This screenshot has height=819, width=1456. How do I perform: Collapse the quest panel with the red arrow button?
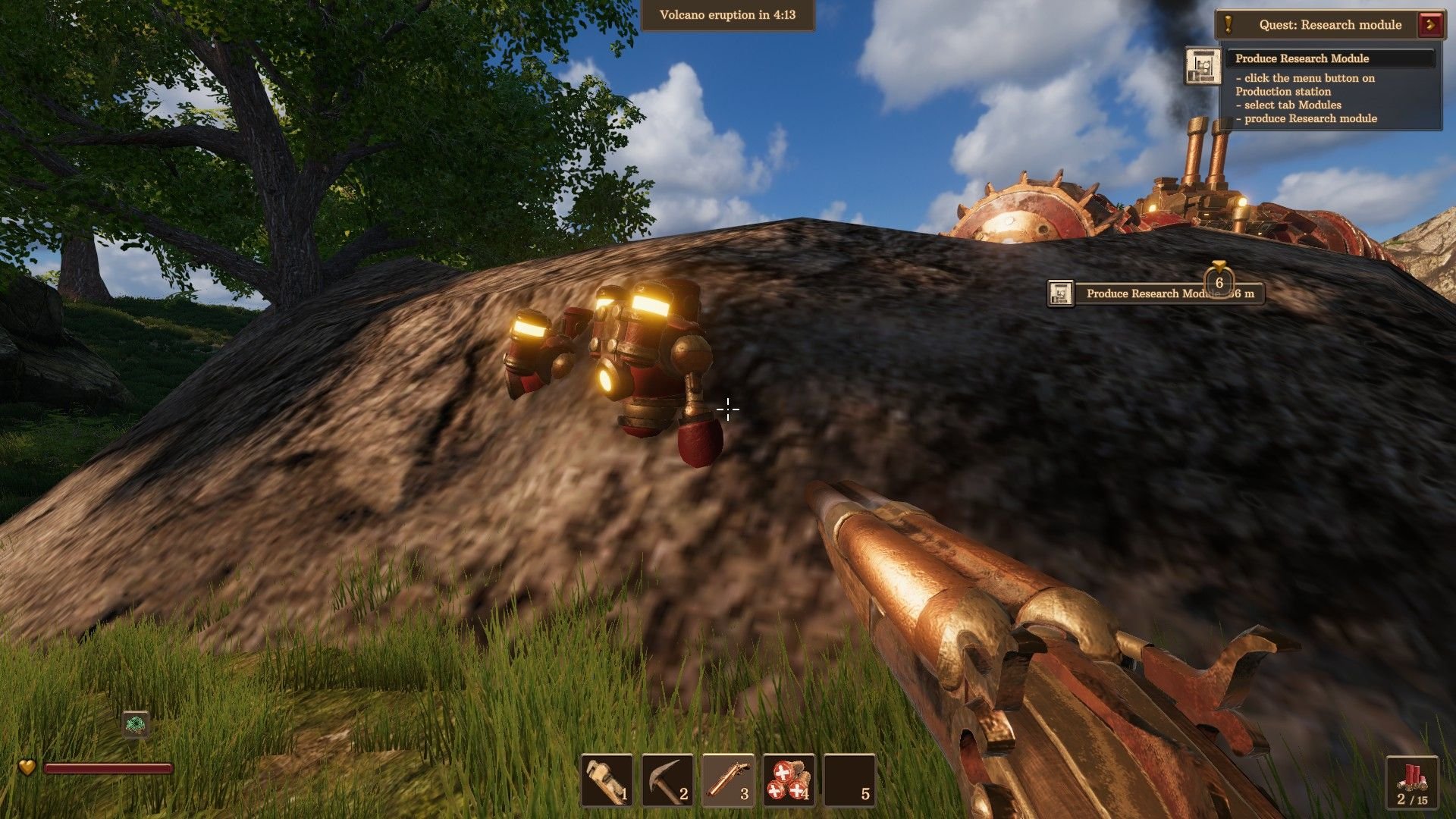[x=1431, y=24]
